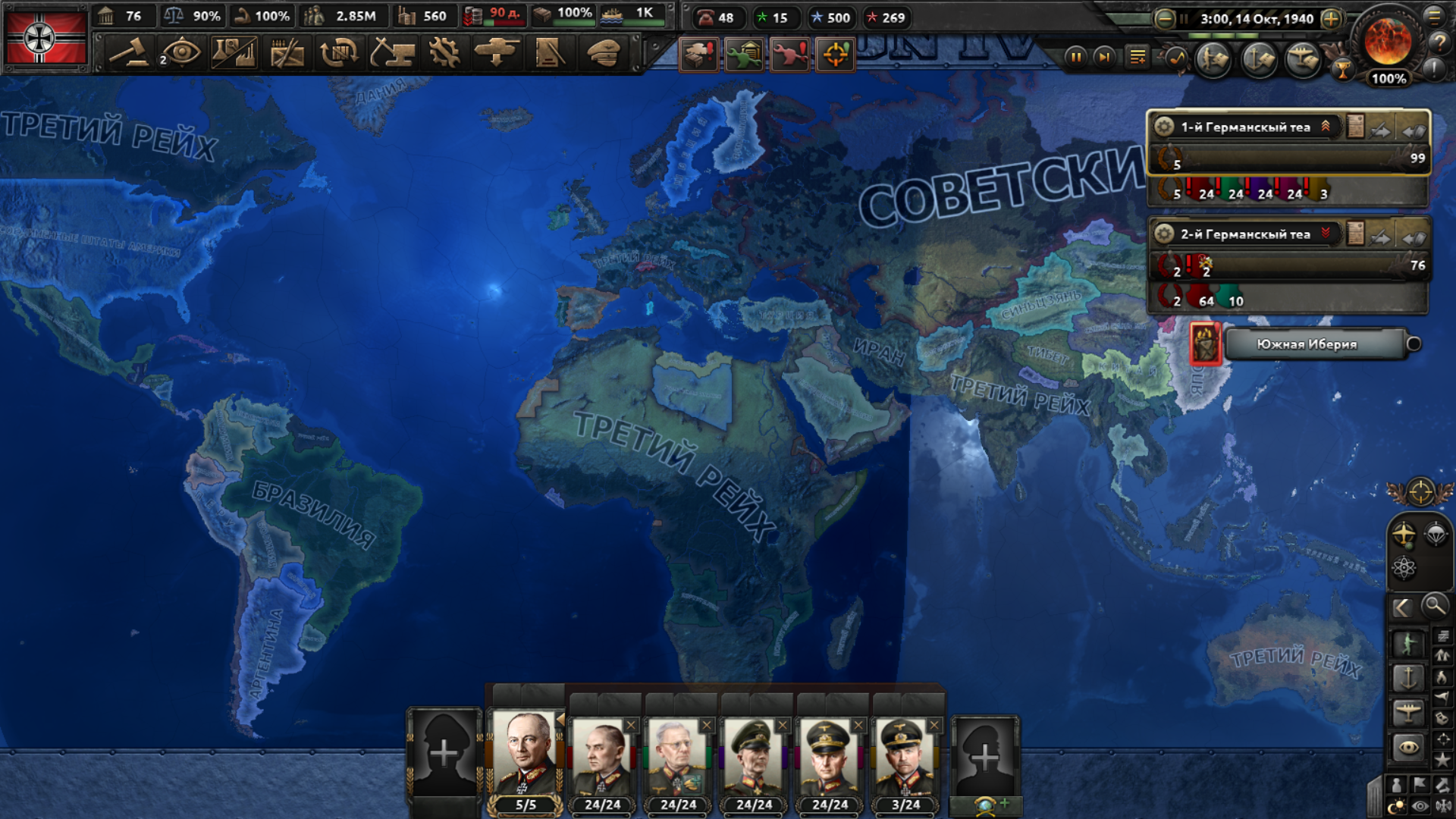The image size is (1456, 819).
Task: Open the Decisions gavel menu
Action: click(x=128, y=53)
